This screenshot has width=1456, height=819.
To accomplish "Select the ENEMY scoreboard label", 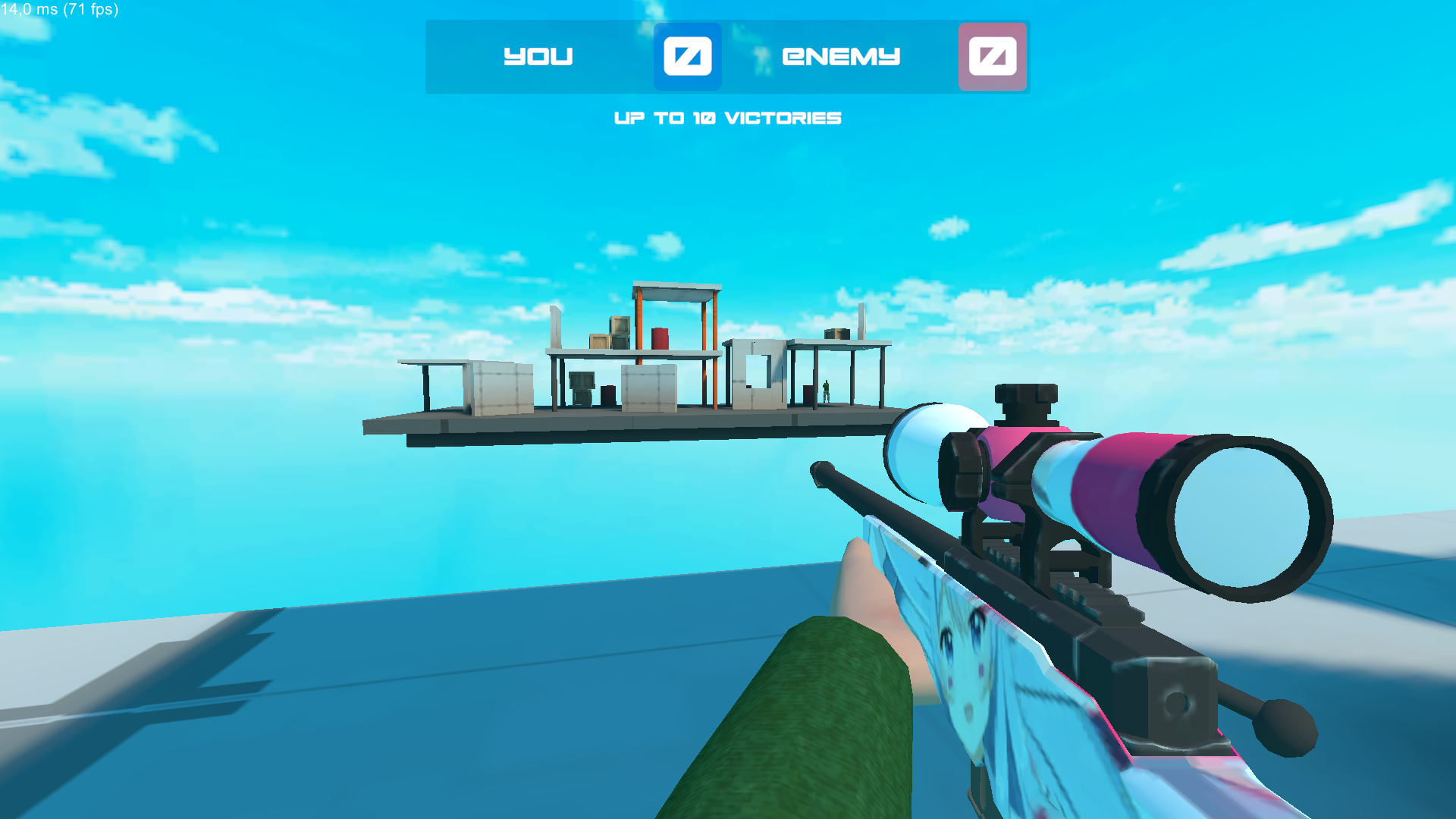I will click(x=840, y=56).
